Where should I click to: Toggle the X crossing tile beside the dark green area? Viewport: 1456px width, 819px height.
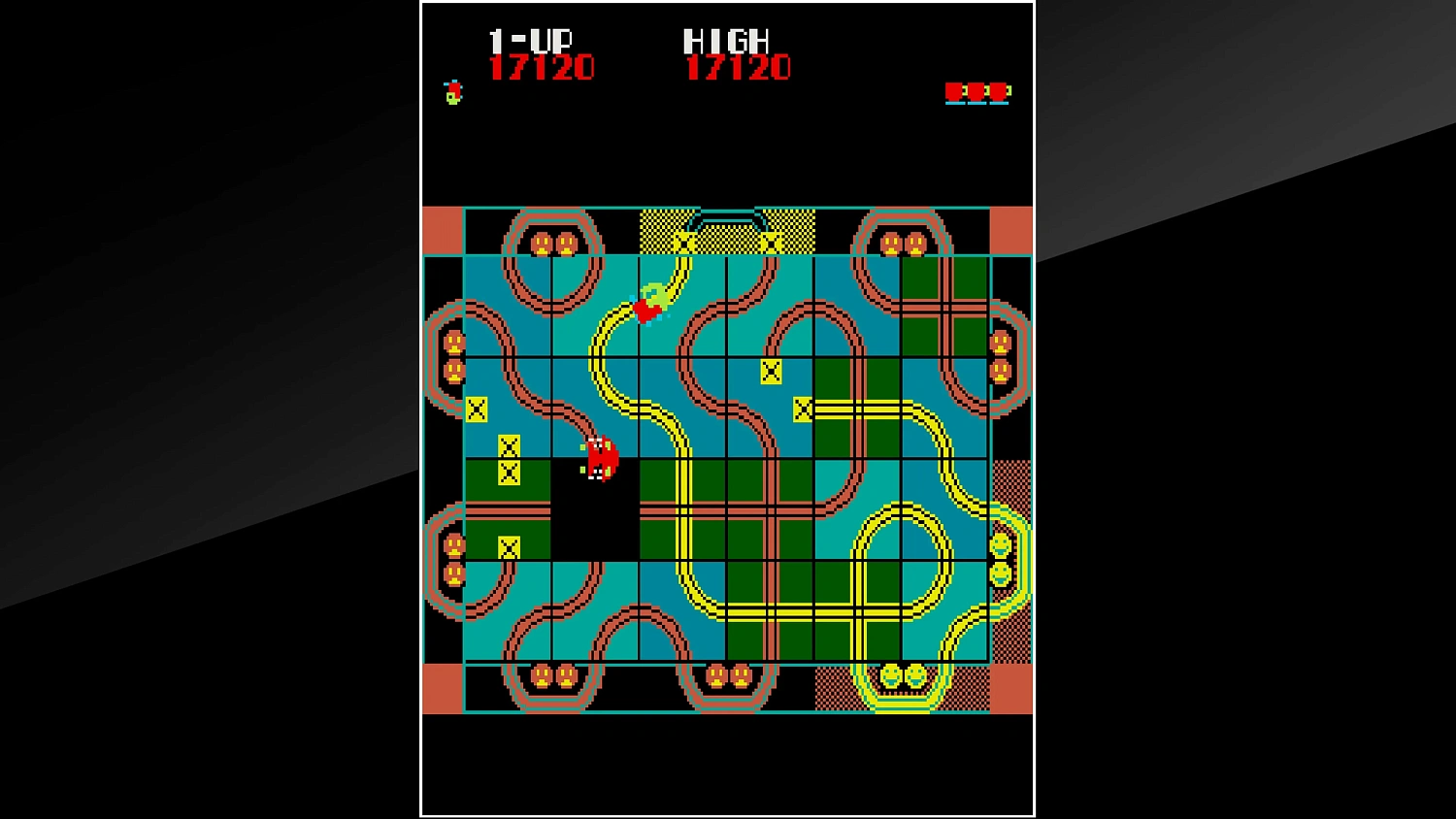coord(805,409)
